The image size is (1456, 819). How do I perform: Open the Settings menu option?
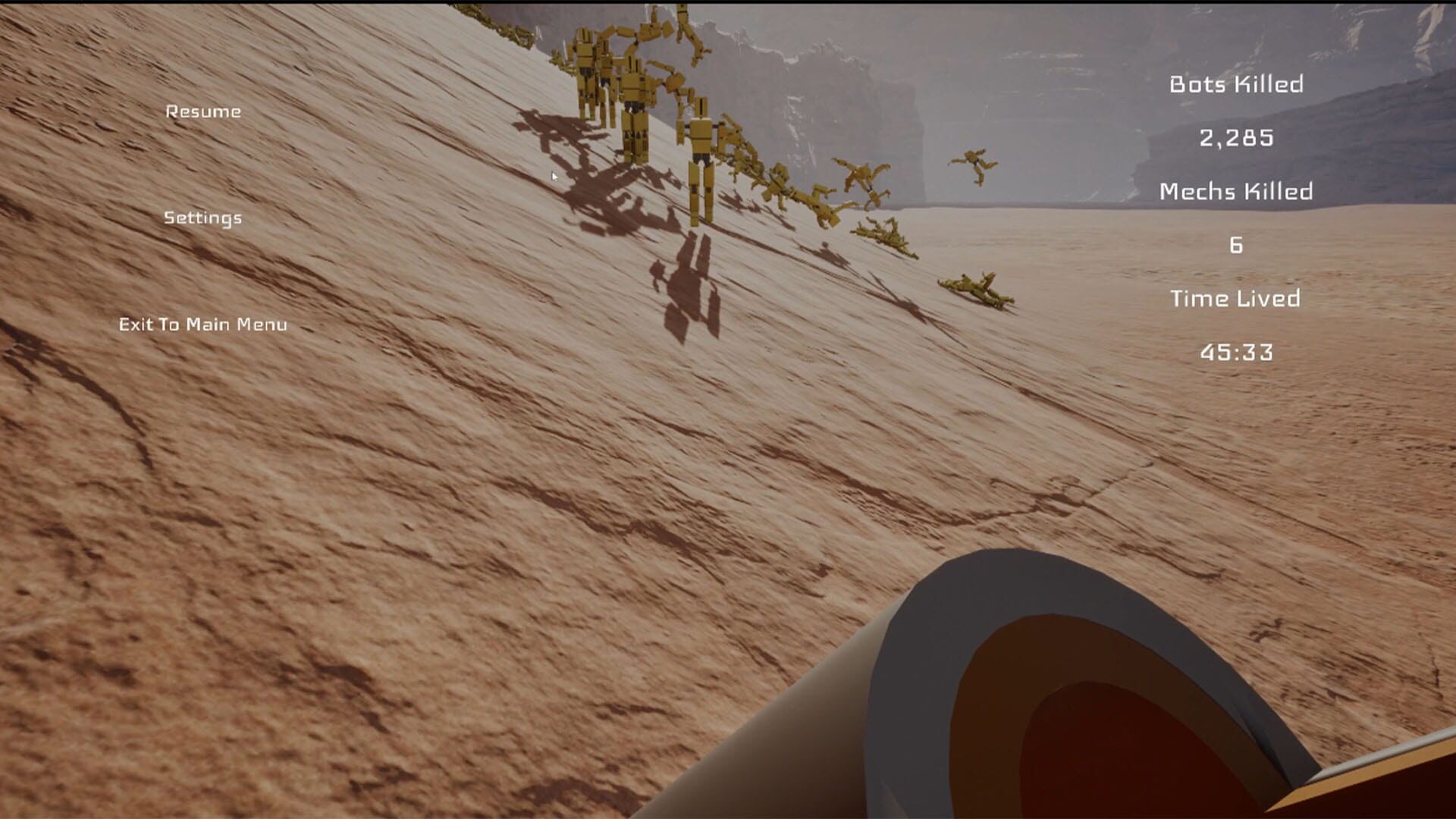[x=203, y=218]
